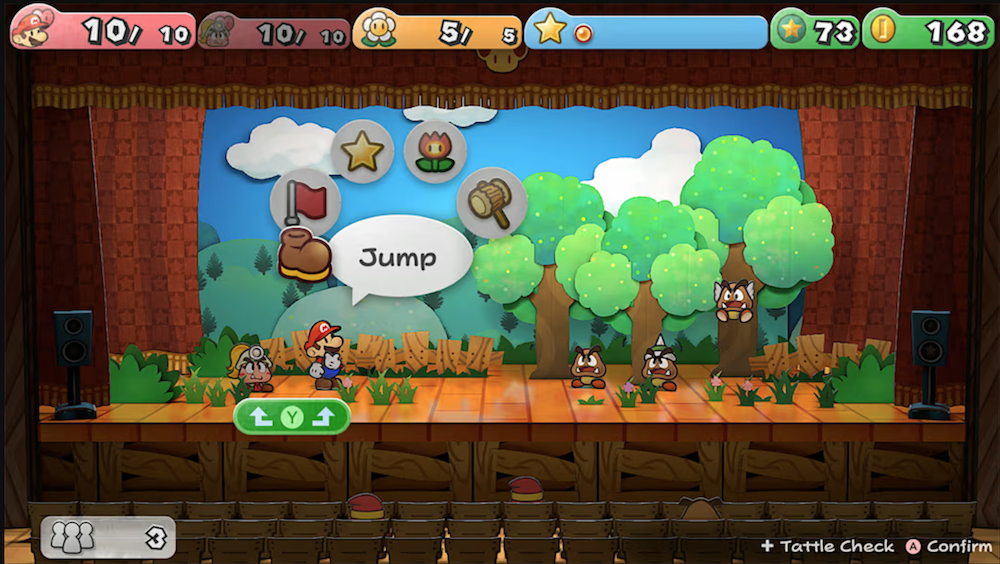Open the fire flower Items command
Screen dimensions: 1000x564
(x=435, y=152)
